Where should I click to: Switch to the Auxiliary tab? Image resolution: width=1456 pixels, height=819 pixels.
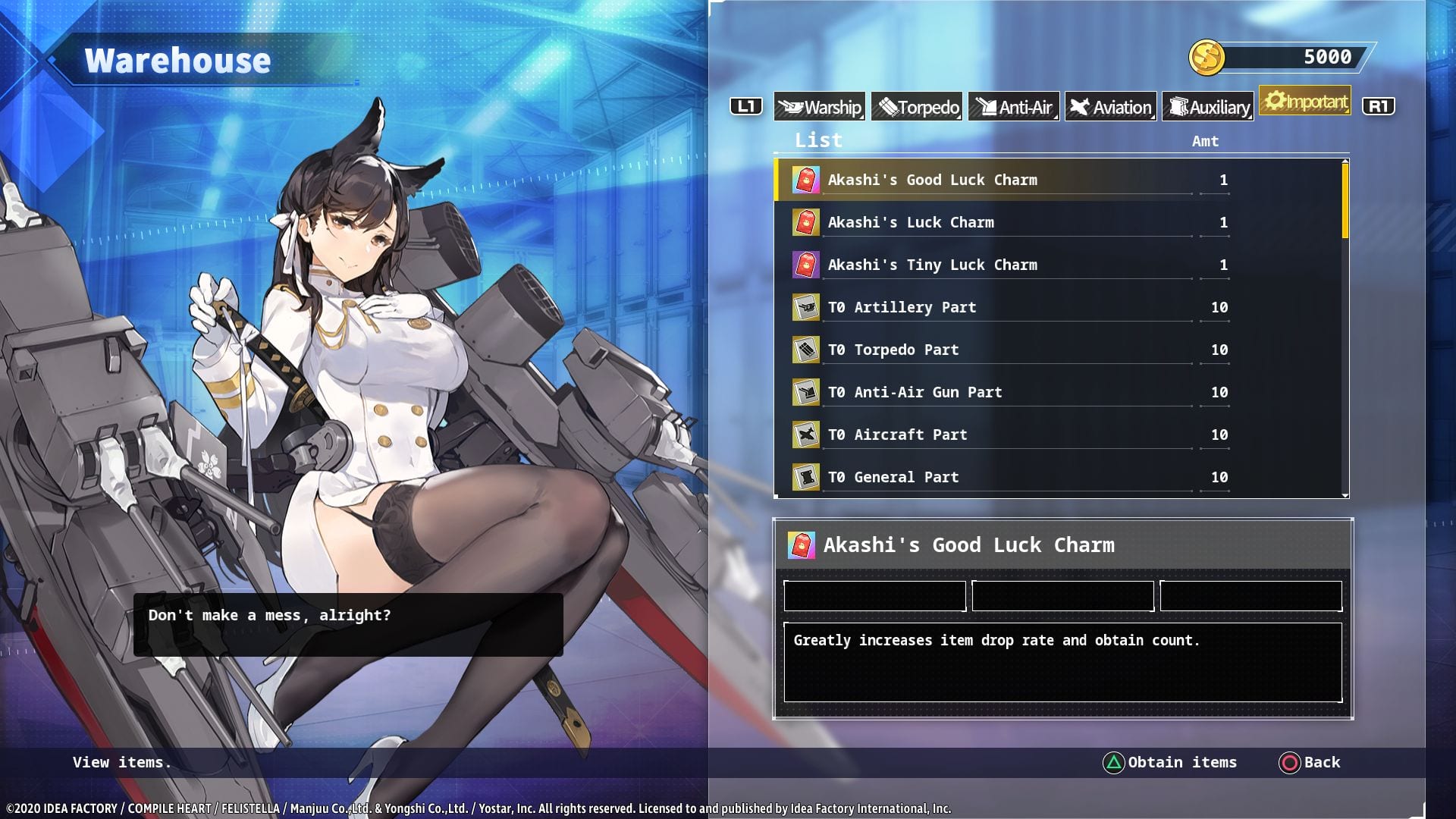tap(1208, 107)
